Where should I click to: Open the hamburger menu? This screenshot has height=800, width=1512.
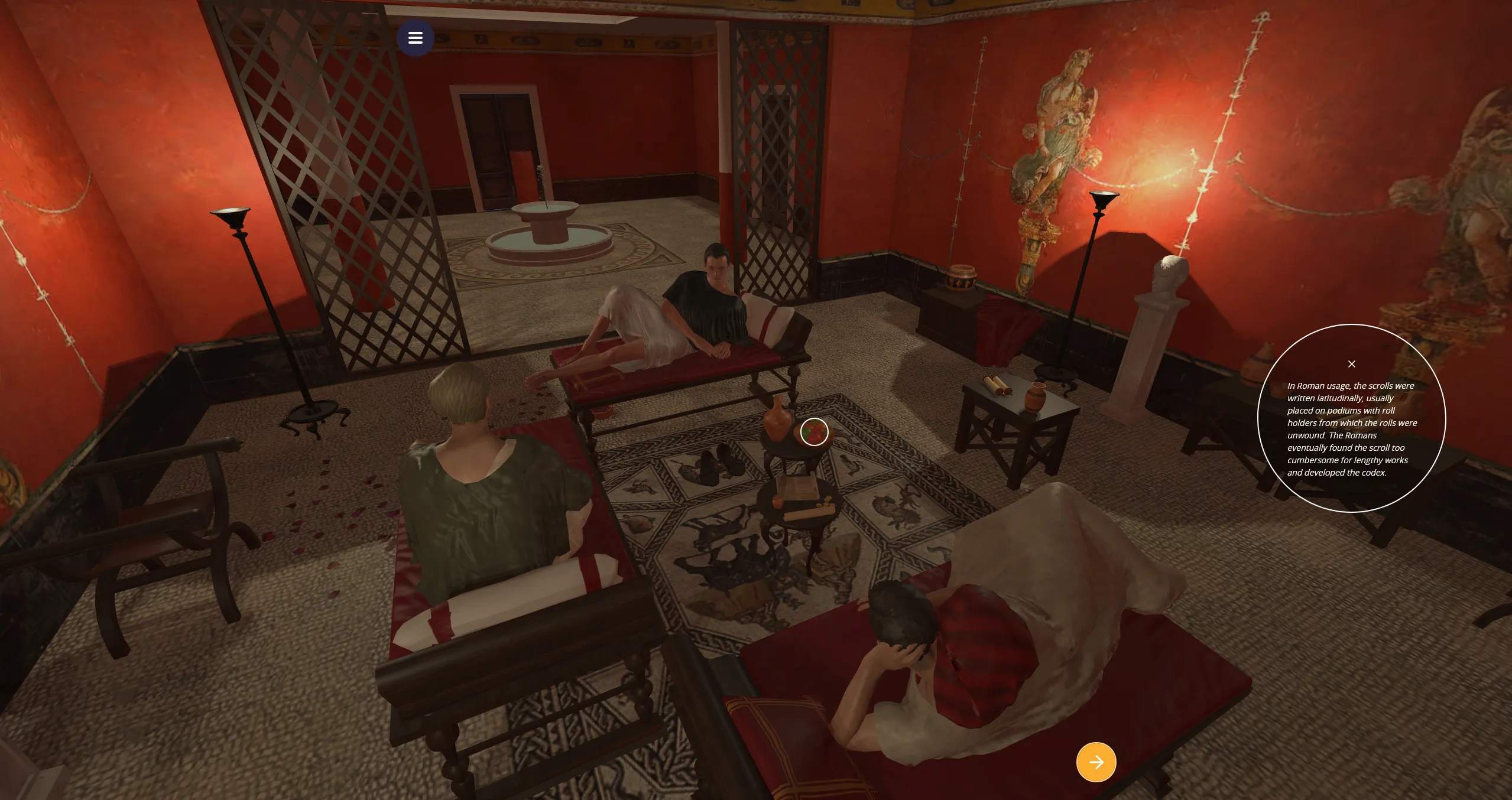point(415,38)
